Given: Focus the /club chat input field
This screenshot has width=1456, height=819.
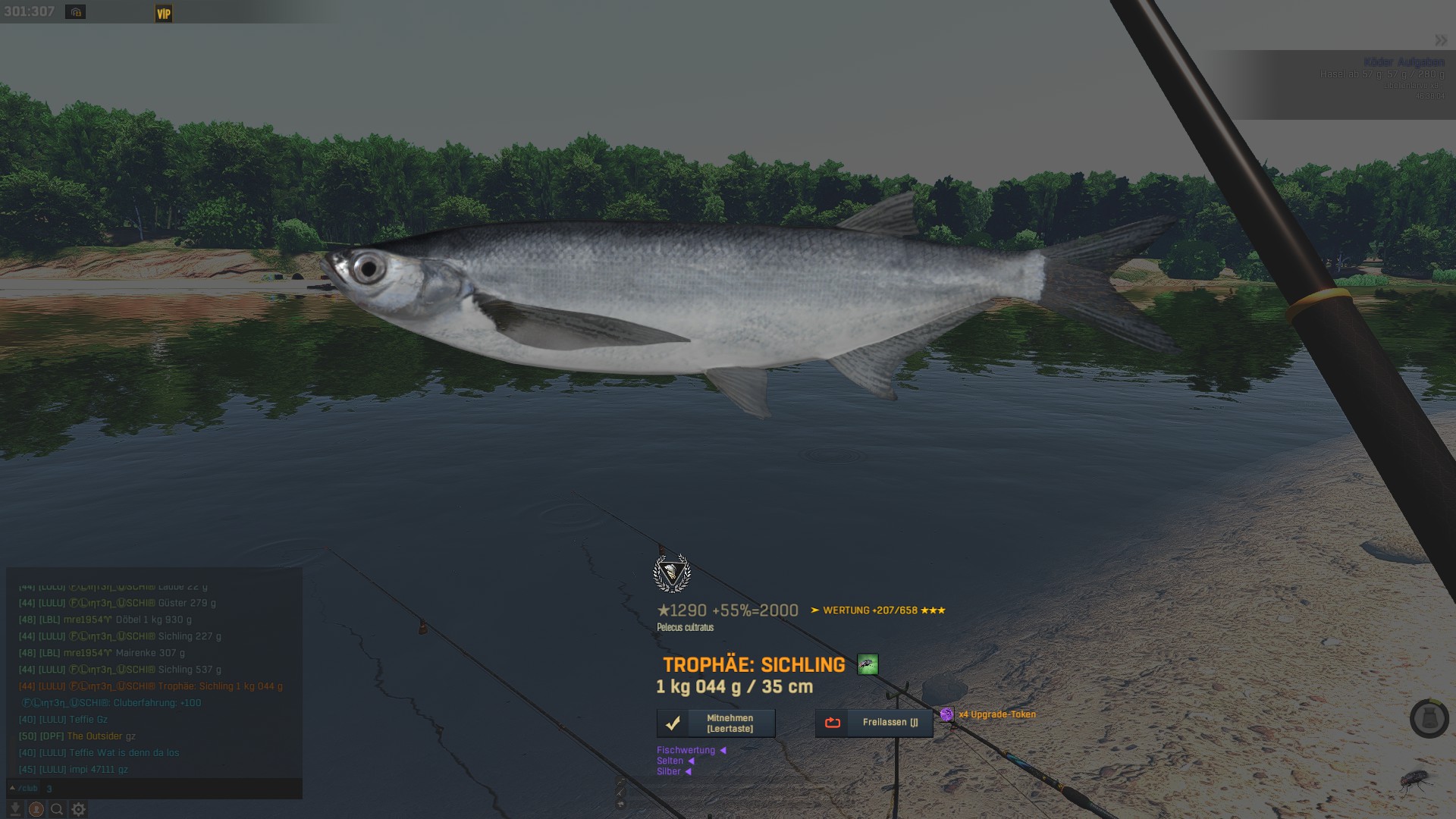Looking at the screenshot, I should pyautogui.click(x=167, y=789).
